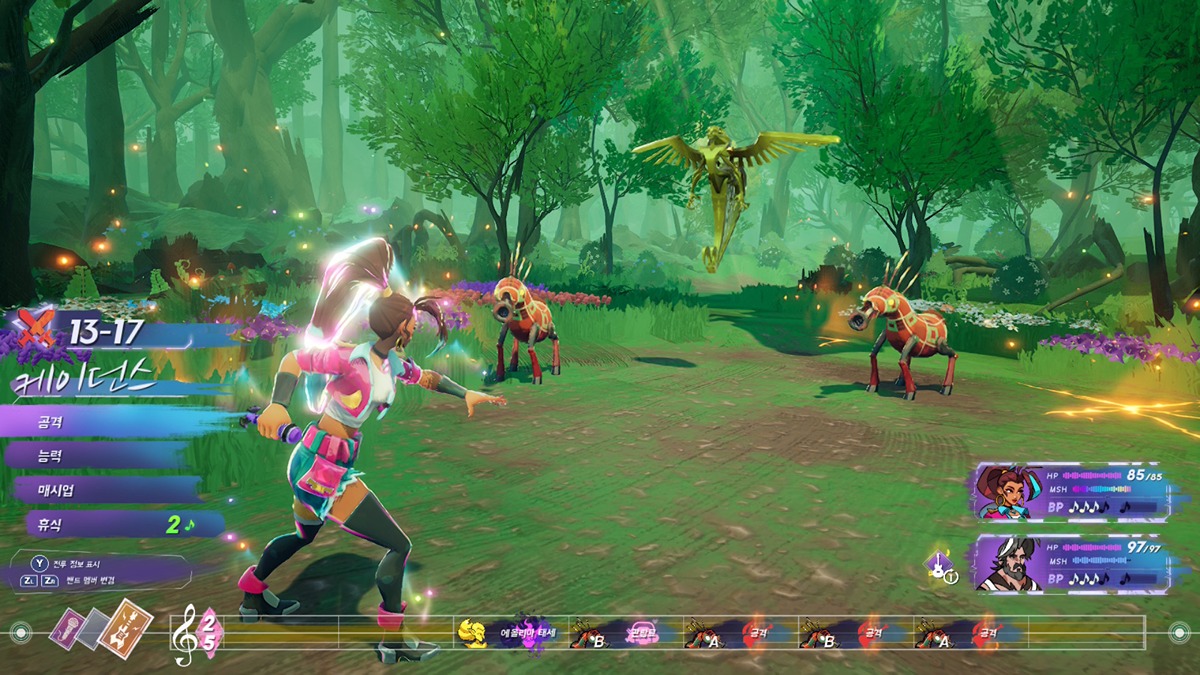
Task: Click the pink 만탄무 skill marker on timeline
Action: [x=642, y=632]
